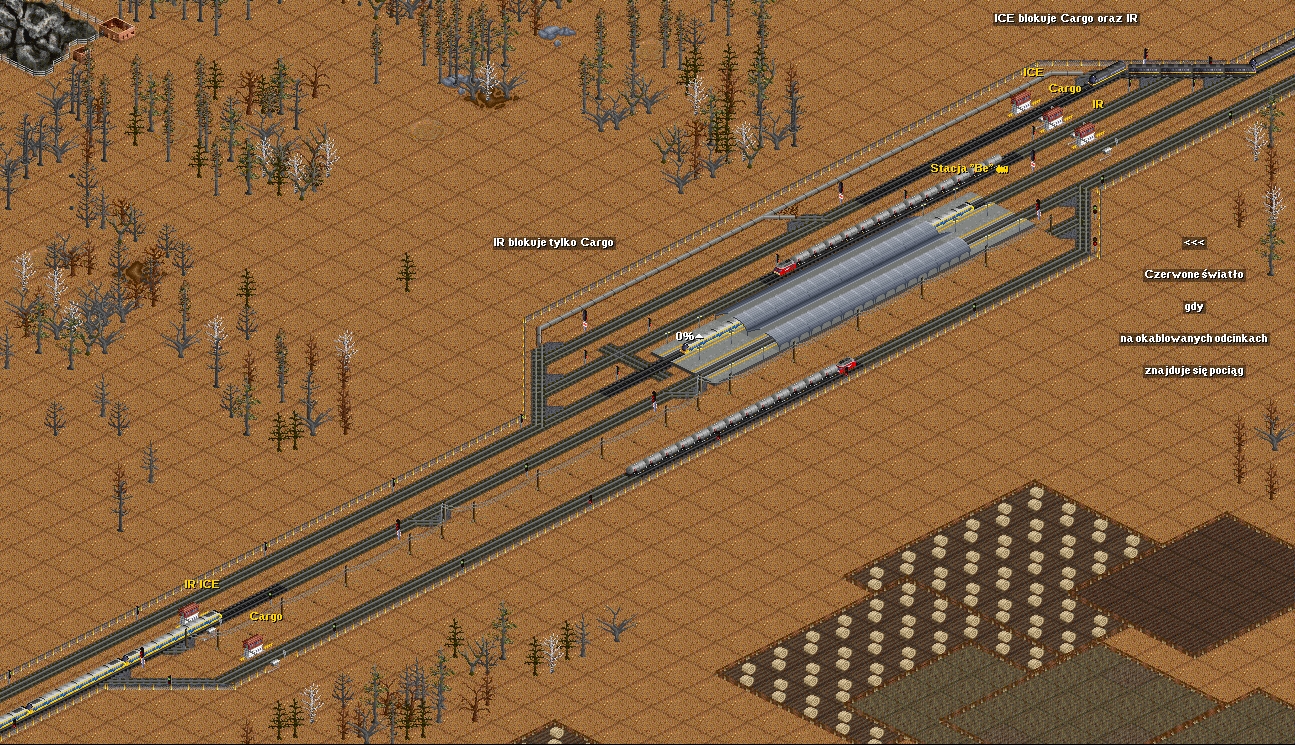
Task: Open the "IR ICE" waypoint label
Action: pyautogui.click(x=201, y=584)
